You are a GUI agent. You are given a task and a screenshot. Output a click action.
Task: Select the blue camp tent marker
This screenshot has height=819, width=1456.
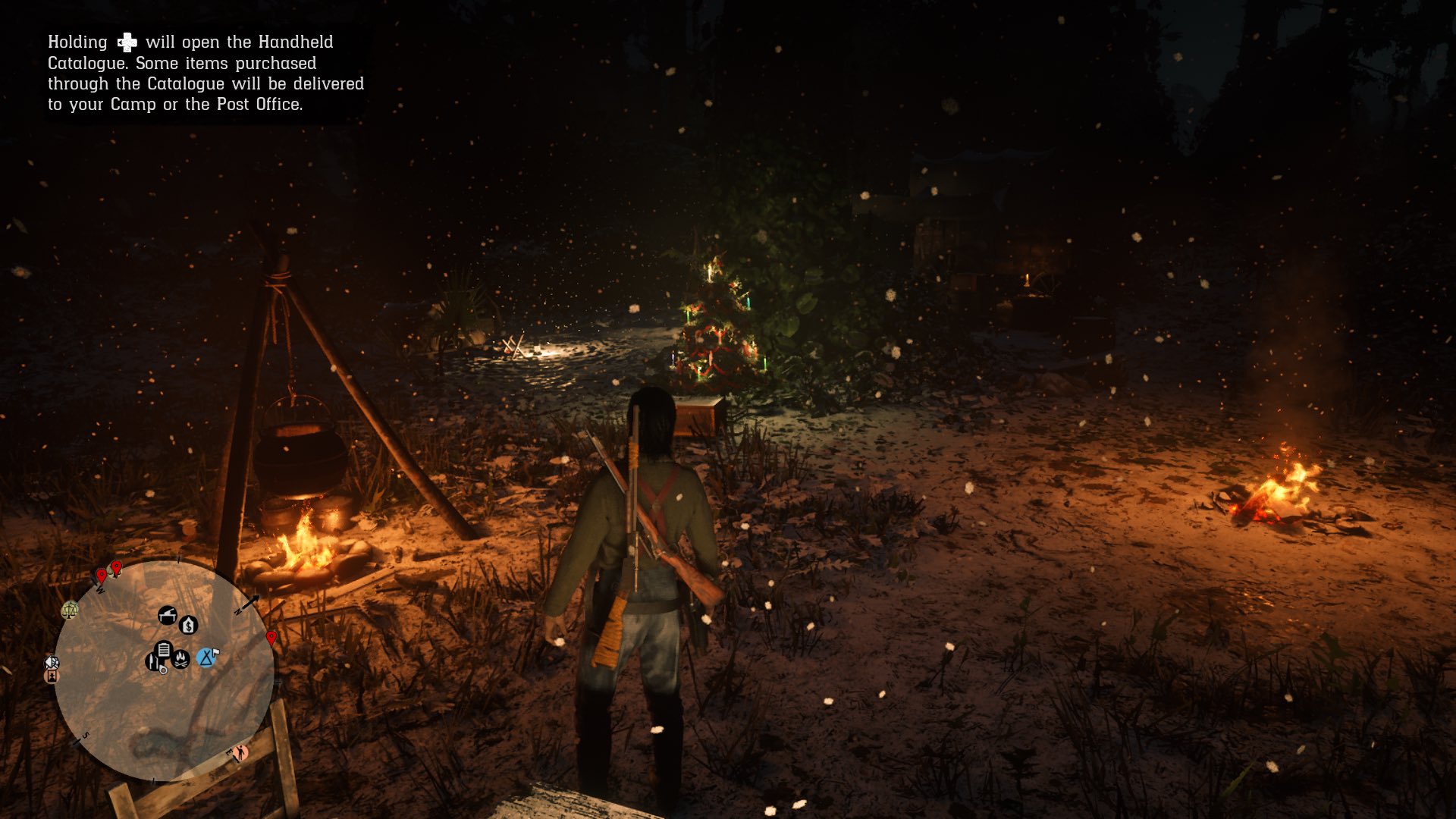[206, 657]
